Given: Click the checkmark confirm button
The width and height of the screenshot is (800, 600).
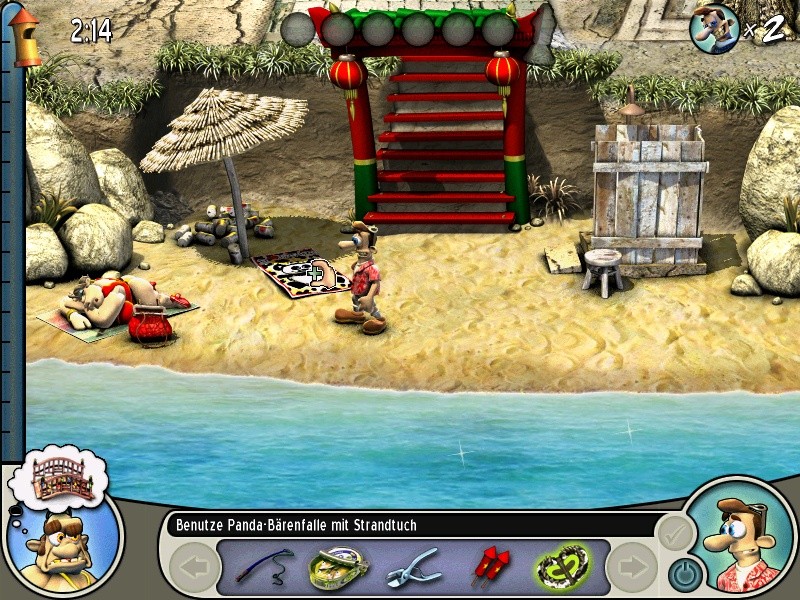Looking at the screenshot, I should [673, 533].
